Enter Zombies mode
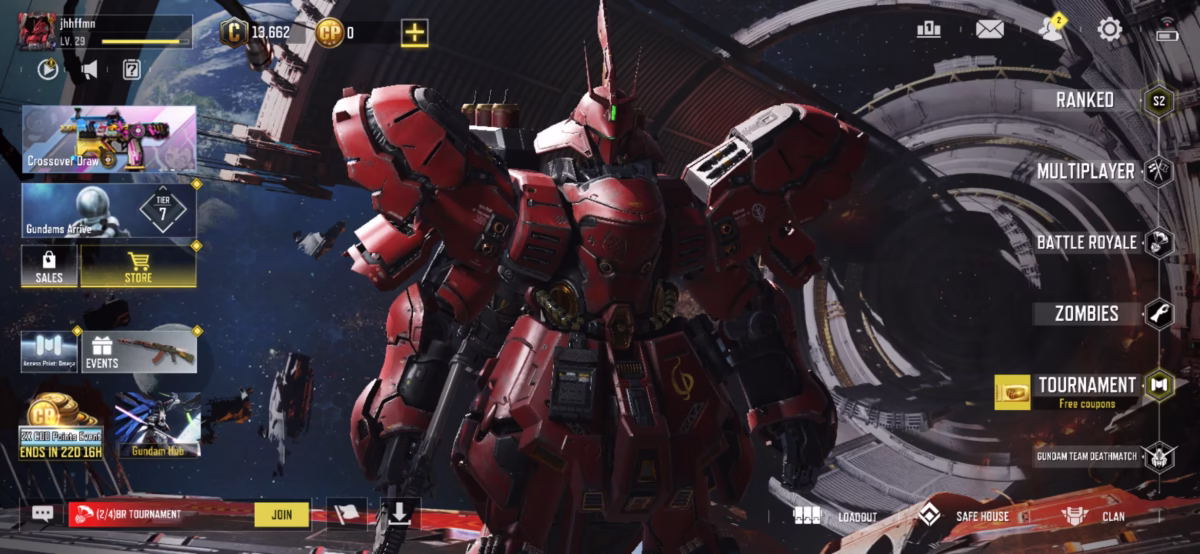The width and height of the screenshot is (1200, 554). click(x=1086, y=314)
